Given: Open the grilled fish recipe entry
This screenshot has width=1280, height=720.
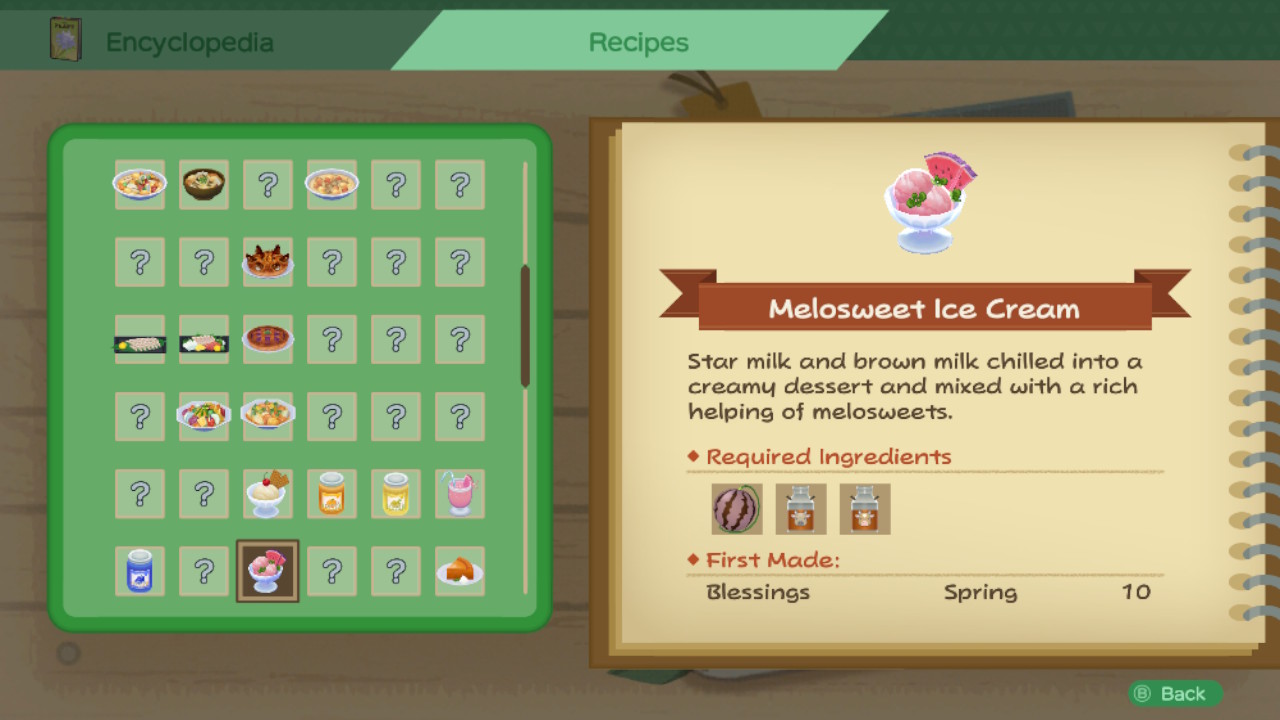Looking at the screenshot, I should (140, 339).
